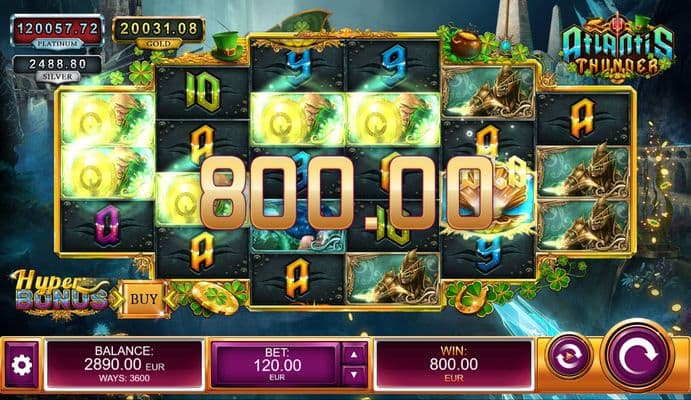Open the gear settings menu
This screenshot has height=400, width=691.
click(x=21, y=365)
